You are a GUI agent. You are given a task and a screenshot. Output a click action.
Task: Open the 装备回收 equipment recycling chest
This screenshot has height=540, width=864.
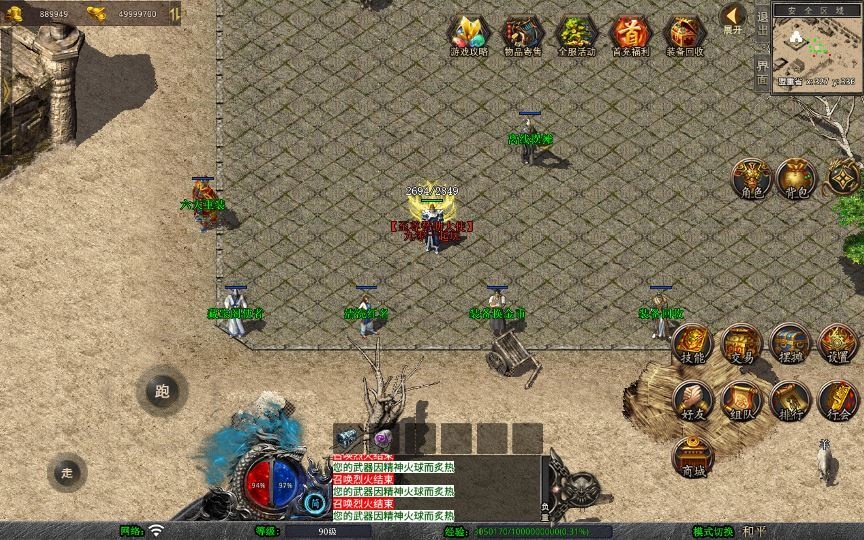pyautogui.click(x=685, y=35)
